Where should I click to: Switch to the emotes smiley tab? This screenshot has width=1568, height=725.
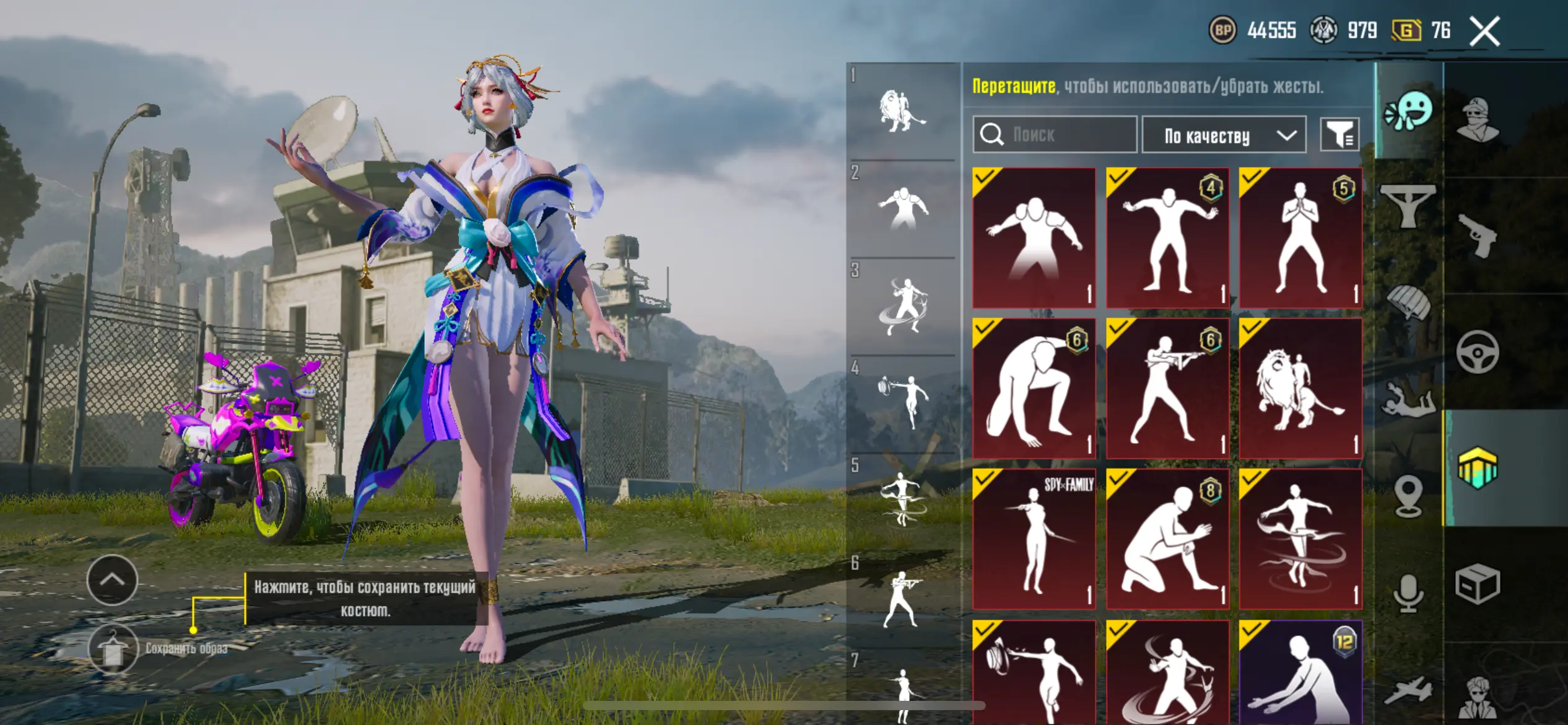click(x=1408, y=112)
